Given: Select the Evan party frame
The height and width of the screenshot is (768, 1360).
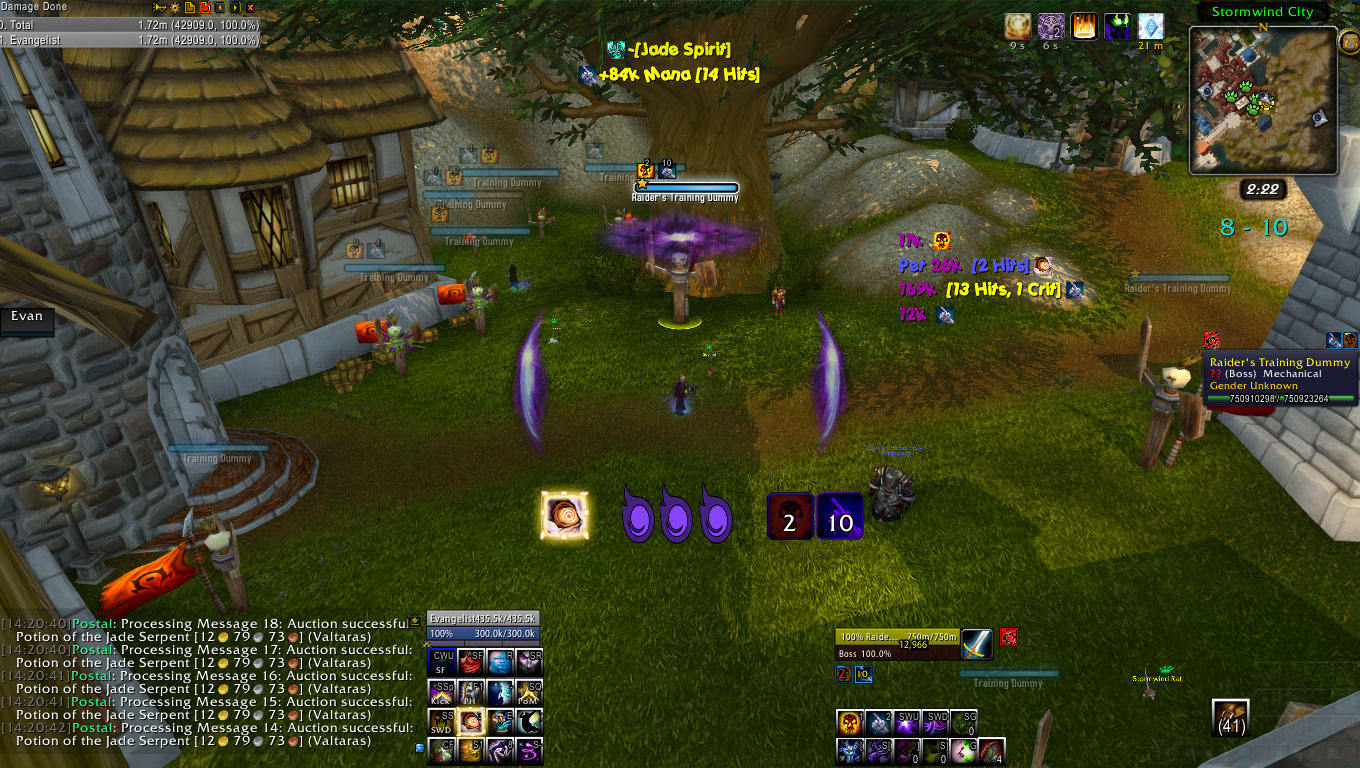Looking at the screenshot, I should click(27, 316).
